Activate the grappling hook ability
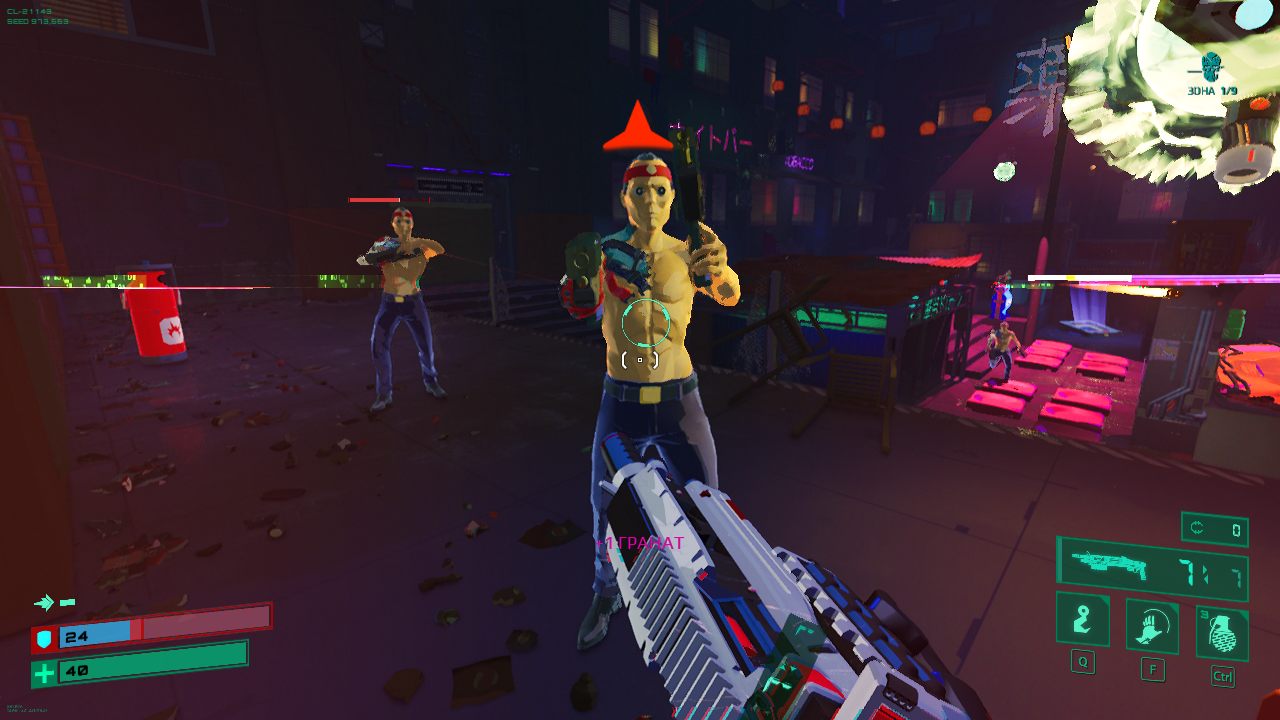 1083,619
